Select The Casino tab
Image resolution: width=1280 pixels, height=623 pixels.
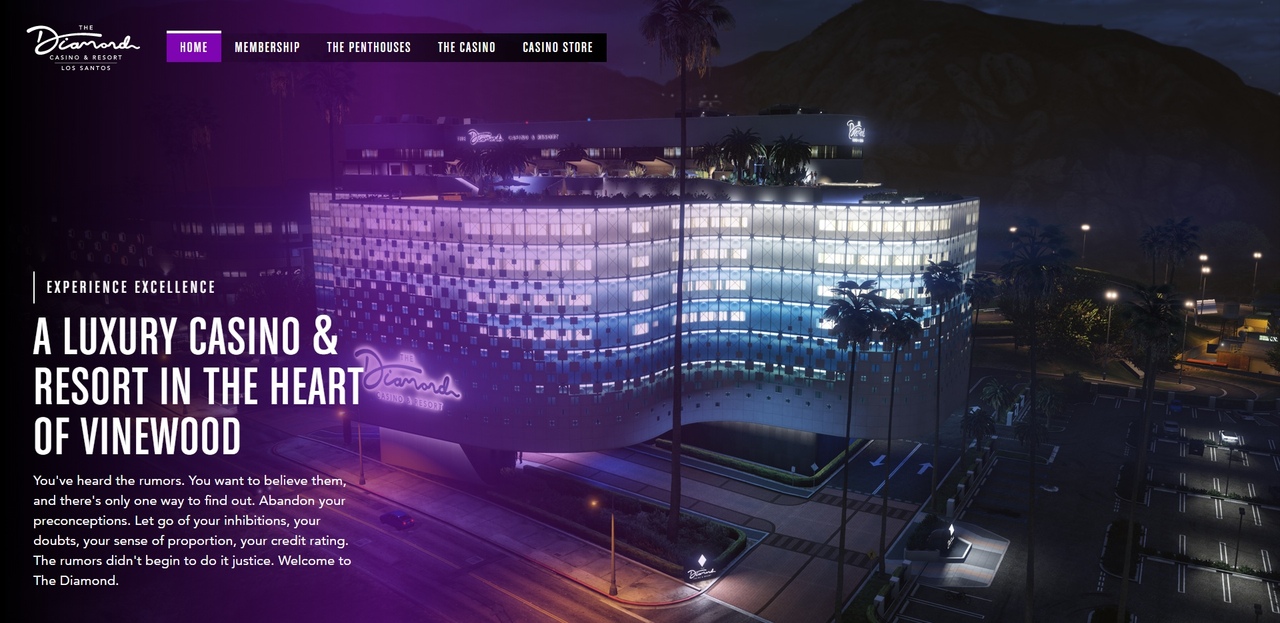(466, 47)
